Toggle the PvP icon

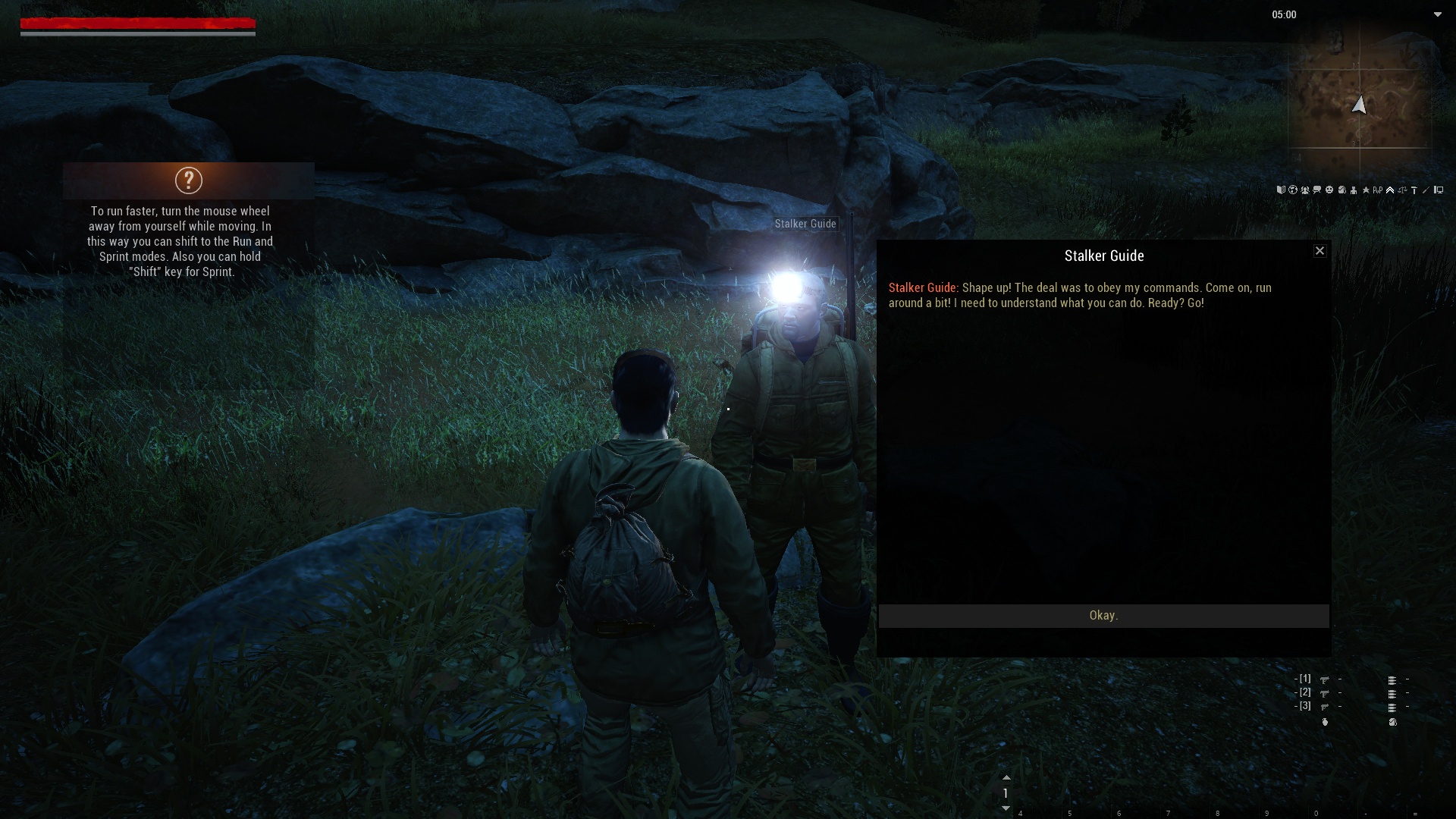tap(1378, 190)
